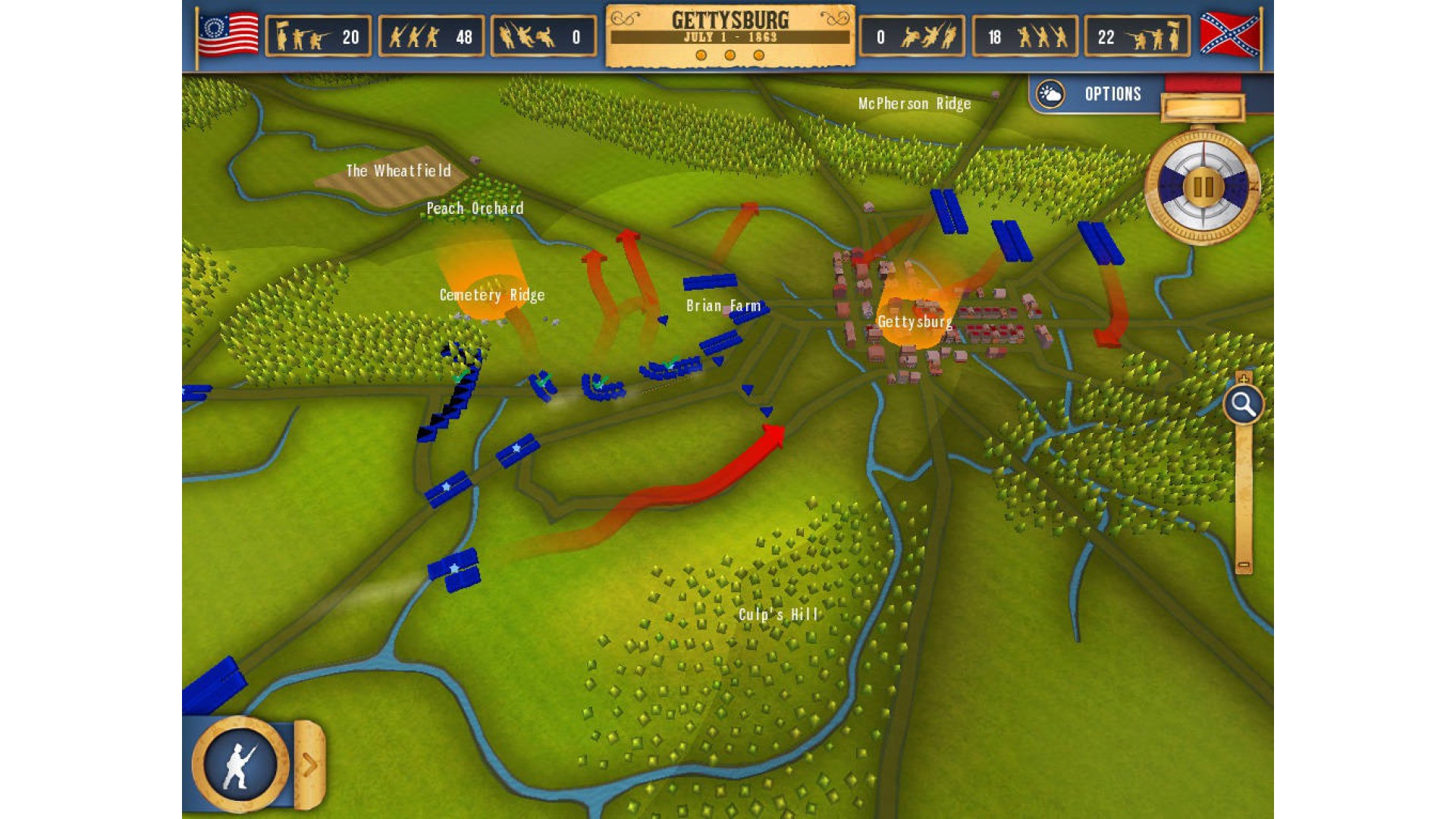Click the weather cloud icon
This screenshot has height=819, width=1456.
point(1051,94)
